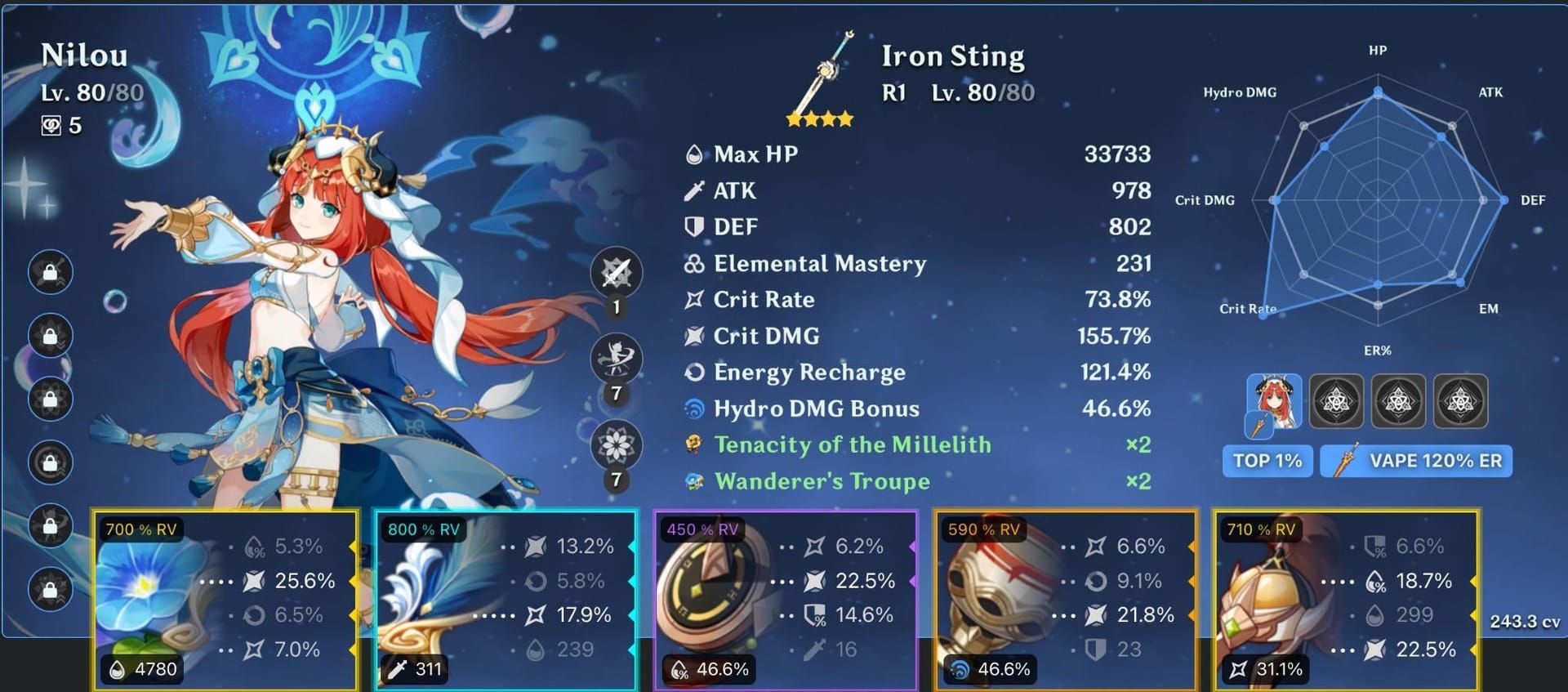Toggle the topmost lock icon on the left sidebar
The height and width of the screenshot is (692, 1568).
pyautogui.click(x=50, y=270)
